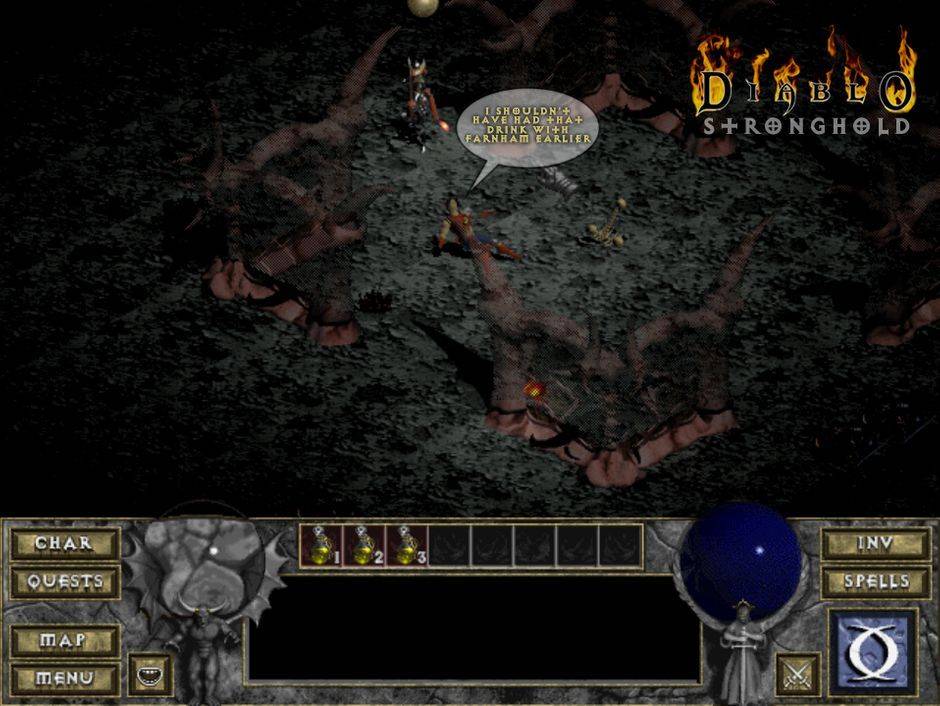Open the SPELLS book
Screen dimensions: 940x706
(874, 582)
